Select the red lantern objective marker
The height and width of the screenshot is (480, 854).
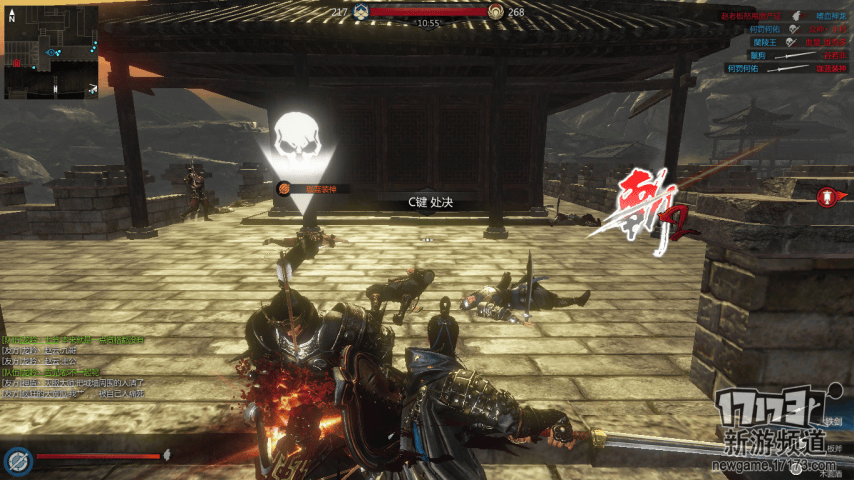click(x=827, y=197)
